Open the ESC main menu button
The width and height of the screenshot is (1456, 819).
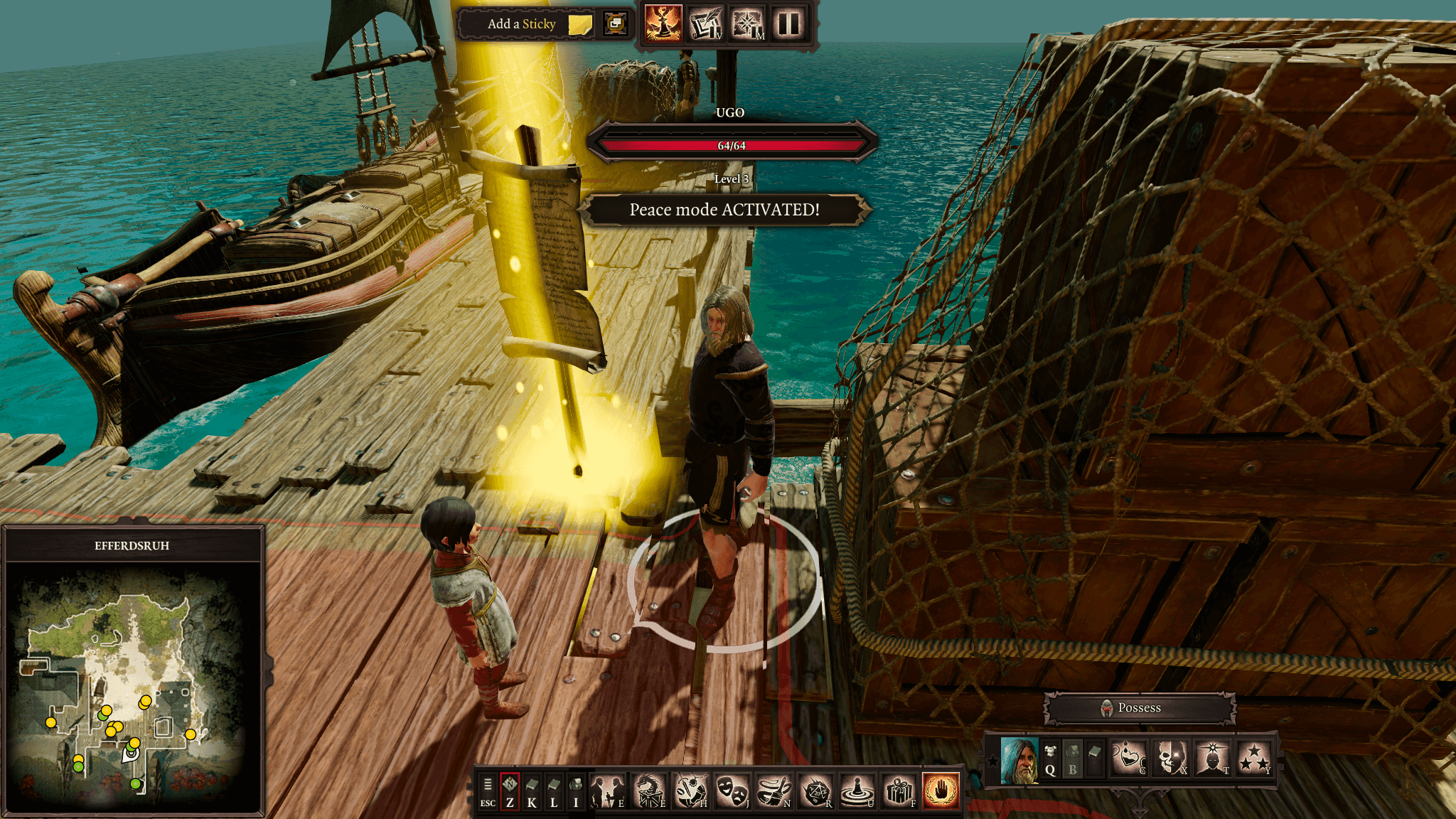(488, 791)
